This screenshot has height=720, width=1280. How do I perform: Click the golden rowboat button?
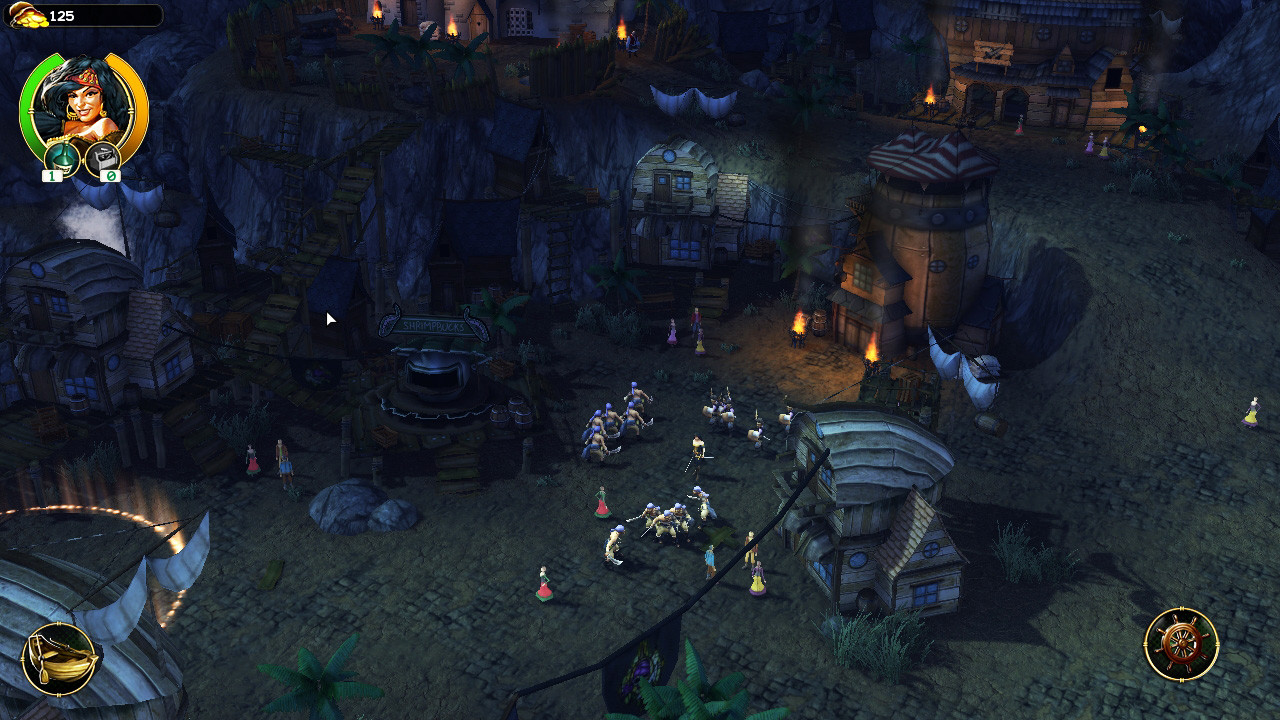[x=60, y=659]
